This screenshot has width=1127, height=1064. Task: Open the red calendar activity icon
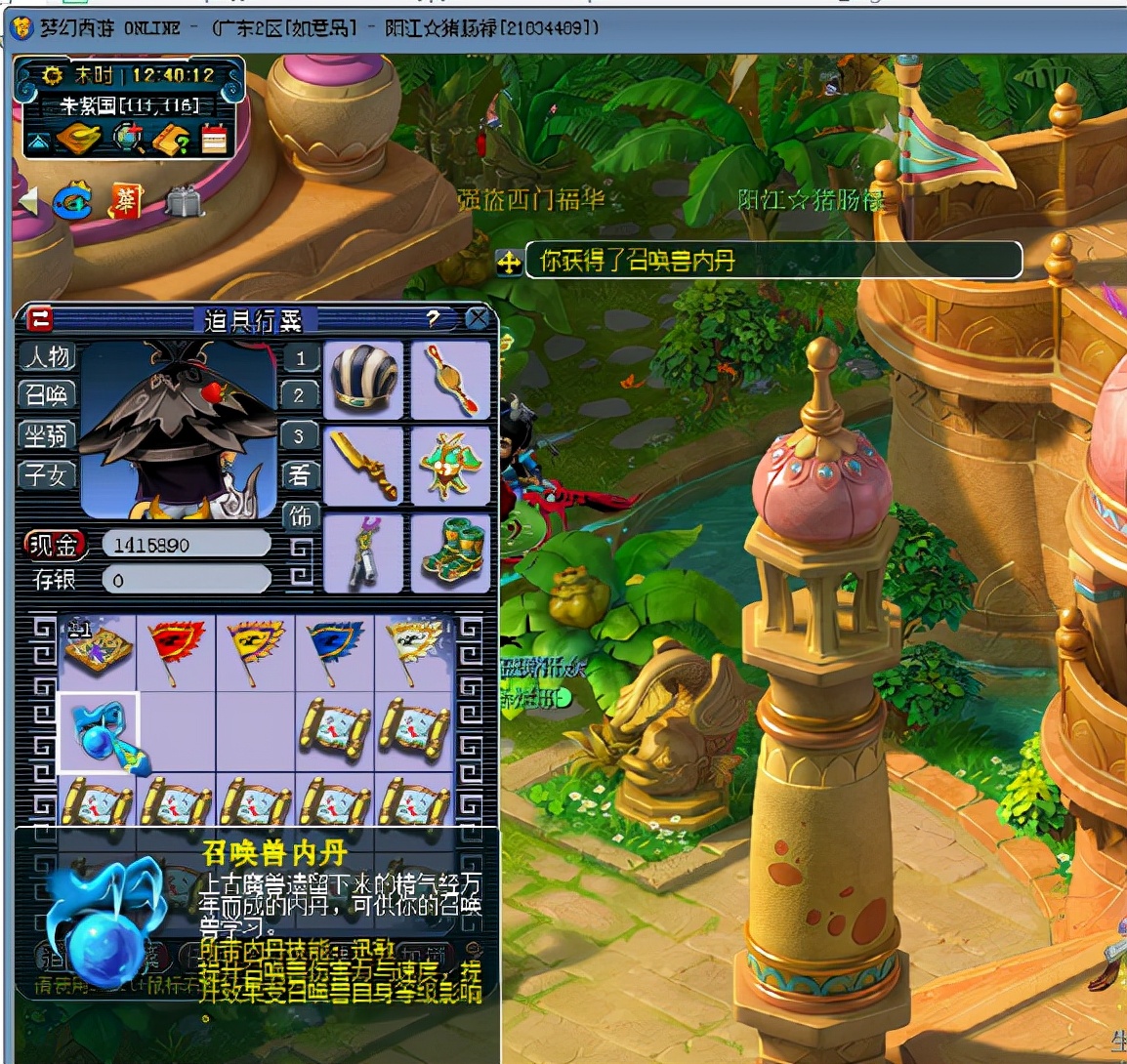(214, 140)
